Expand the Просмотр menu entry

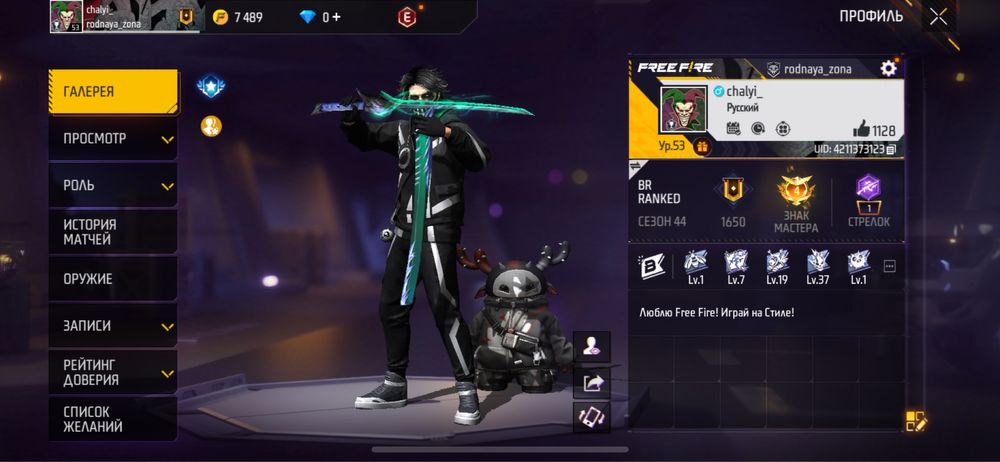pyautogui.click(x=113, y=139)
